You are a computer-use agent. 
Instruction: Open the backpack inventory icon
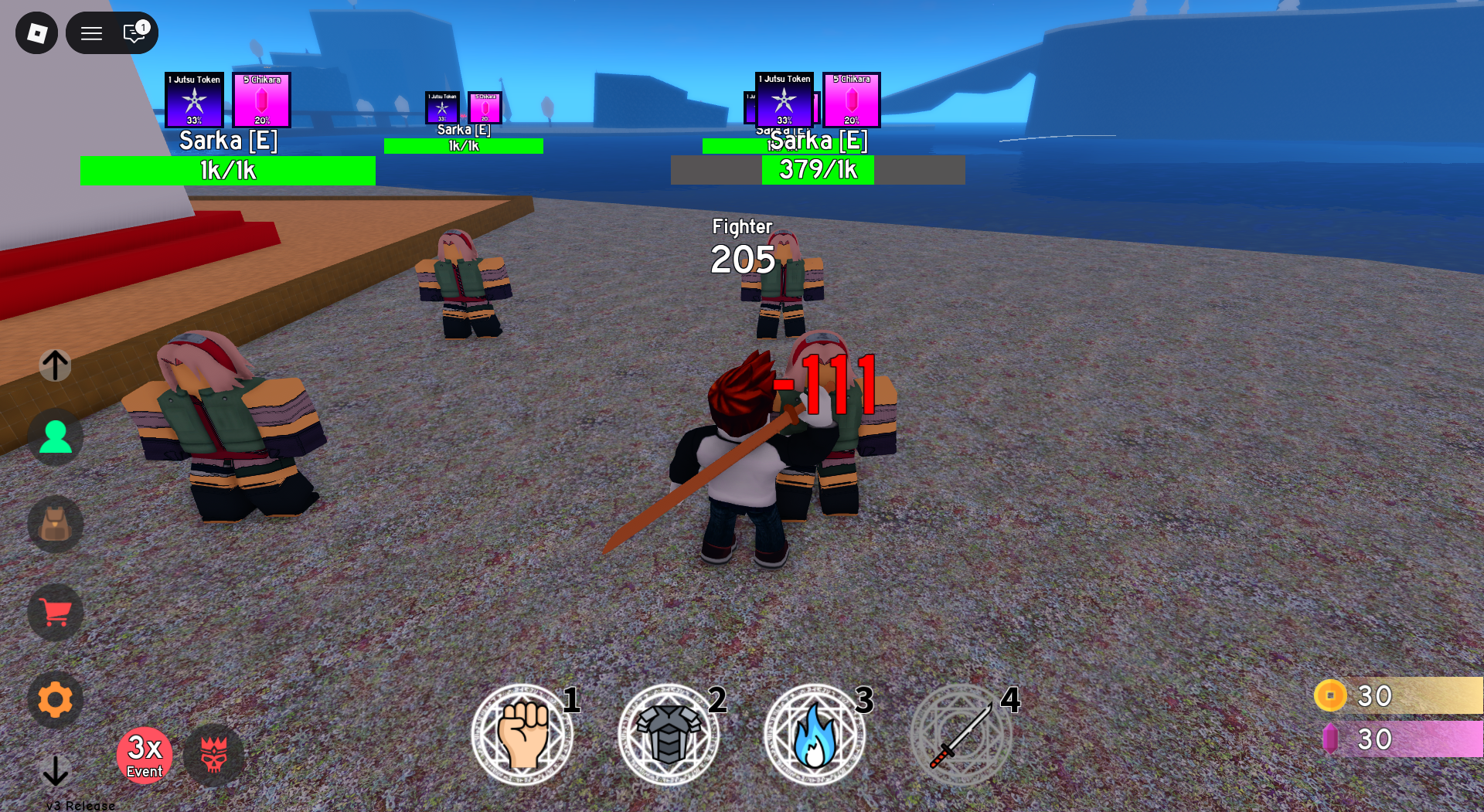click(54, 525)
